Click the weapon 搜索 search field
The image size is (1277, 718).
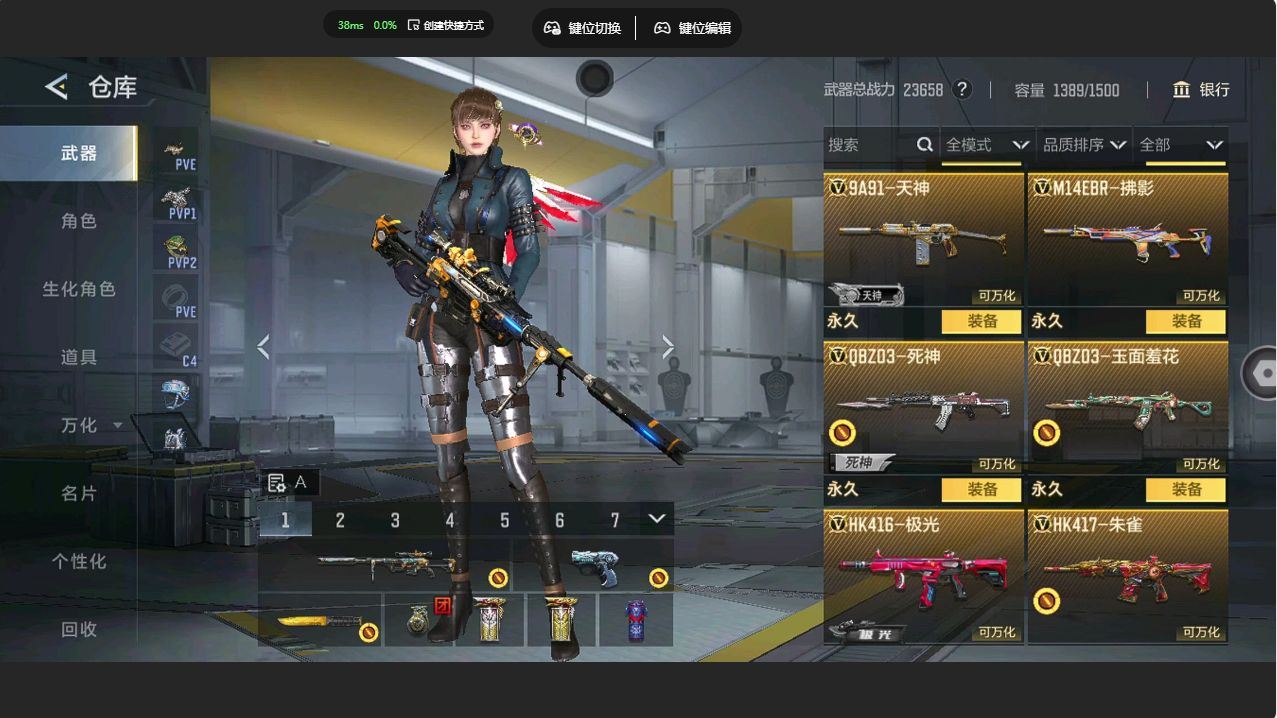[x=870, y=145]
